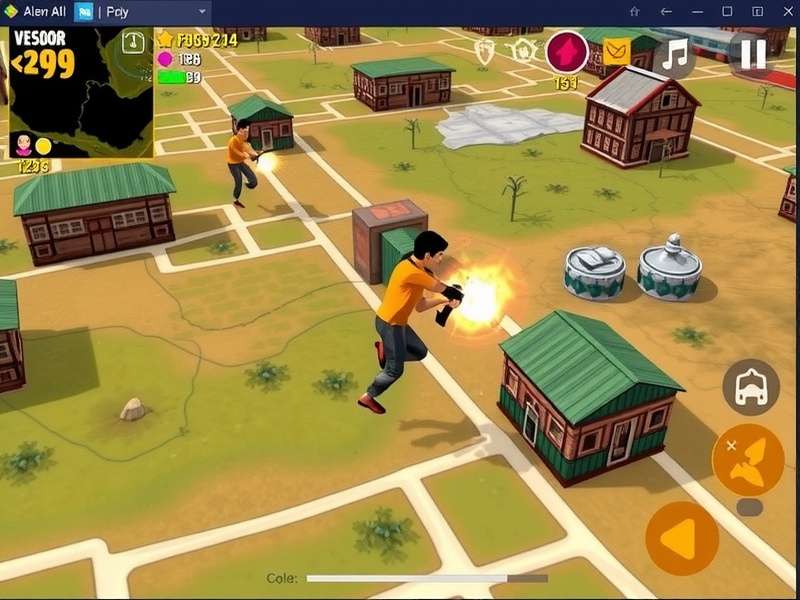Open the orange envelope mail icon
This screenshot has width=800, height=600.
point(617,51)
